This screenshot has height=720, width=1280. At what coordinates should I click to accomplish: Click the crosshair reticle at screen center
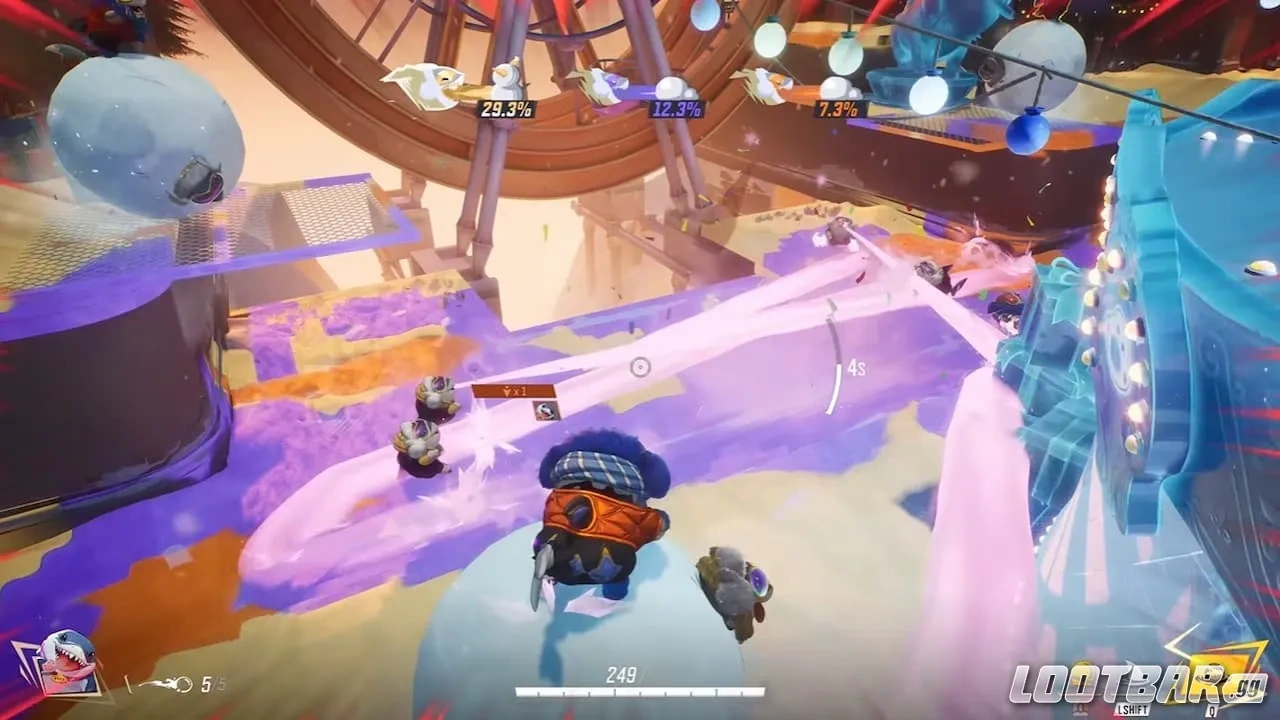pos(641,369)
